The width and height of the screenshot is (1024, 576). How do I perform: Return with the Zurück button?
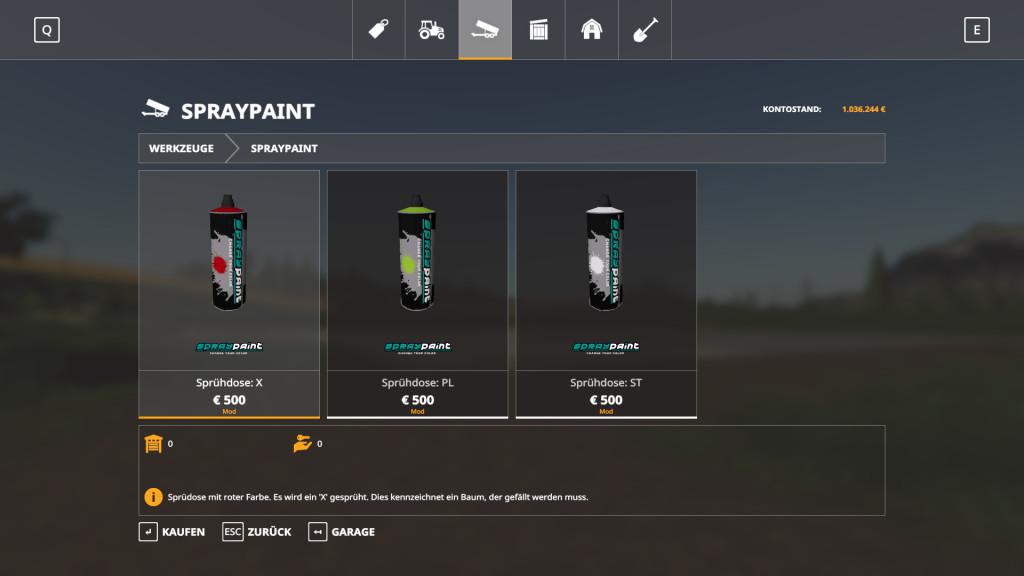coord(258,532)
